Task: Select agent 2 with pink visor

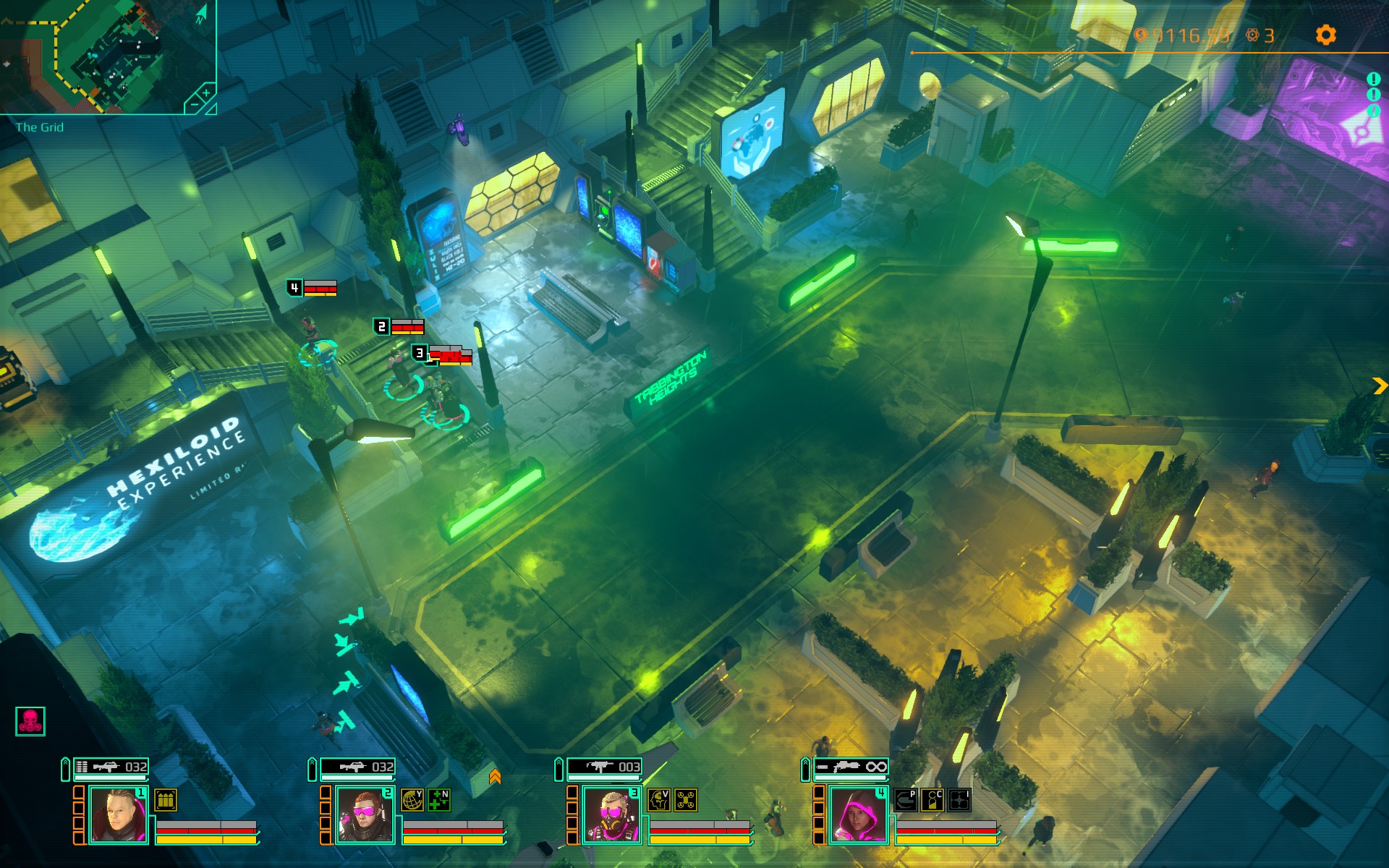Action: pyautogui.click(x=365, y=815)
